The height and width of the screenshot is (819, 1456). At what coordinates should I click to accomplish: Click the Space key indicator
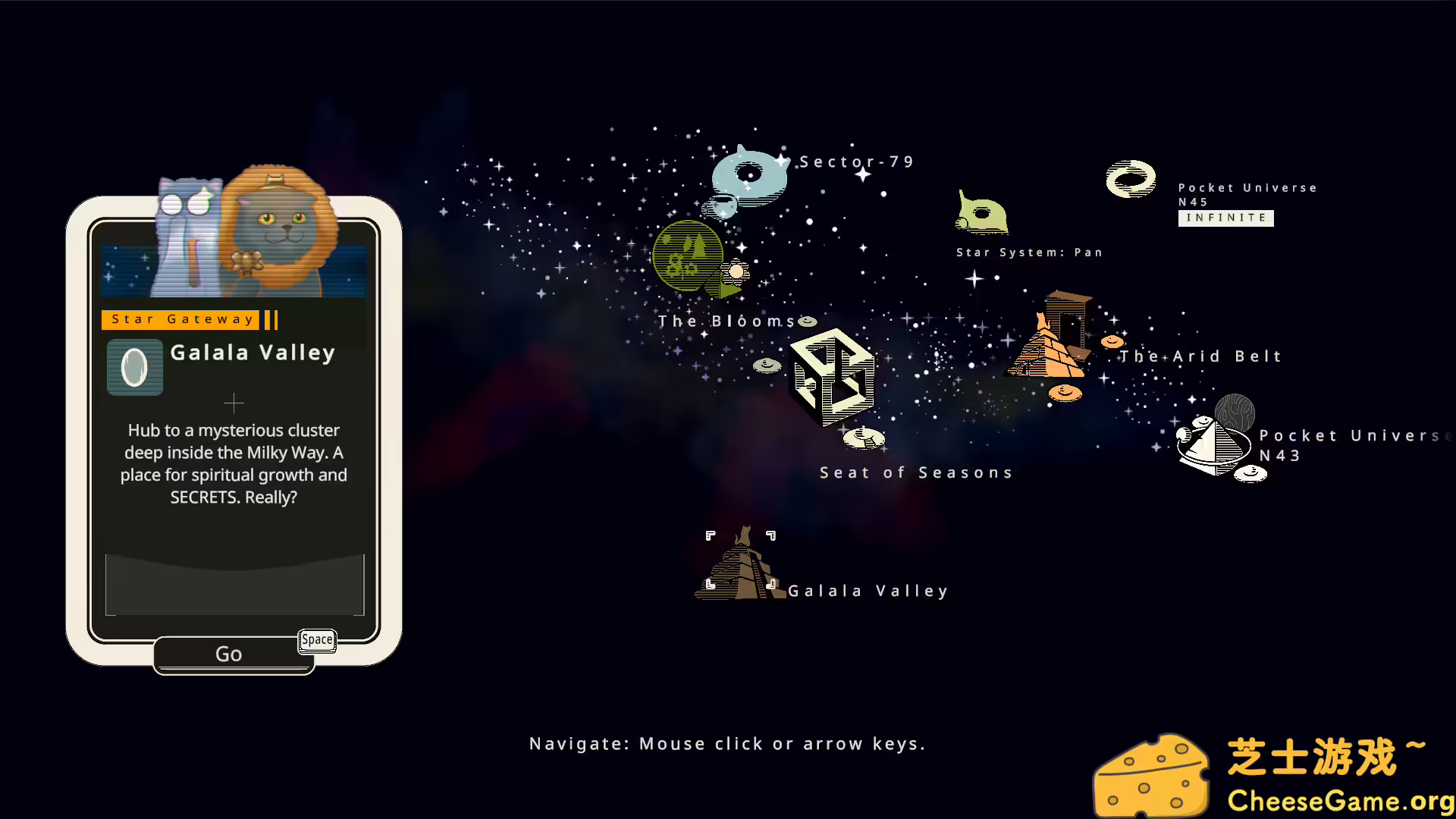click(x=317, y=641)
